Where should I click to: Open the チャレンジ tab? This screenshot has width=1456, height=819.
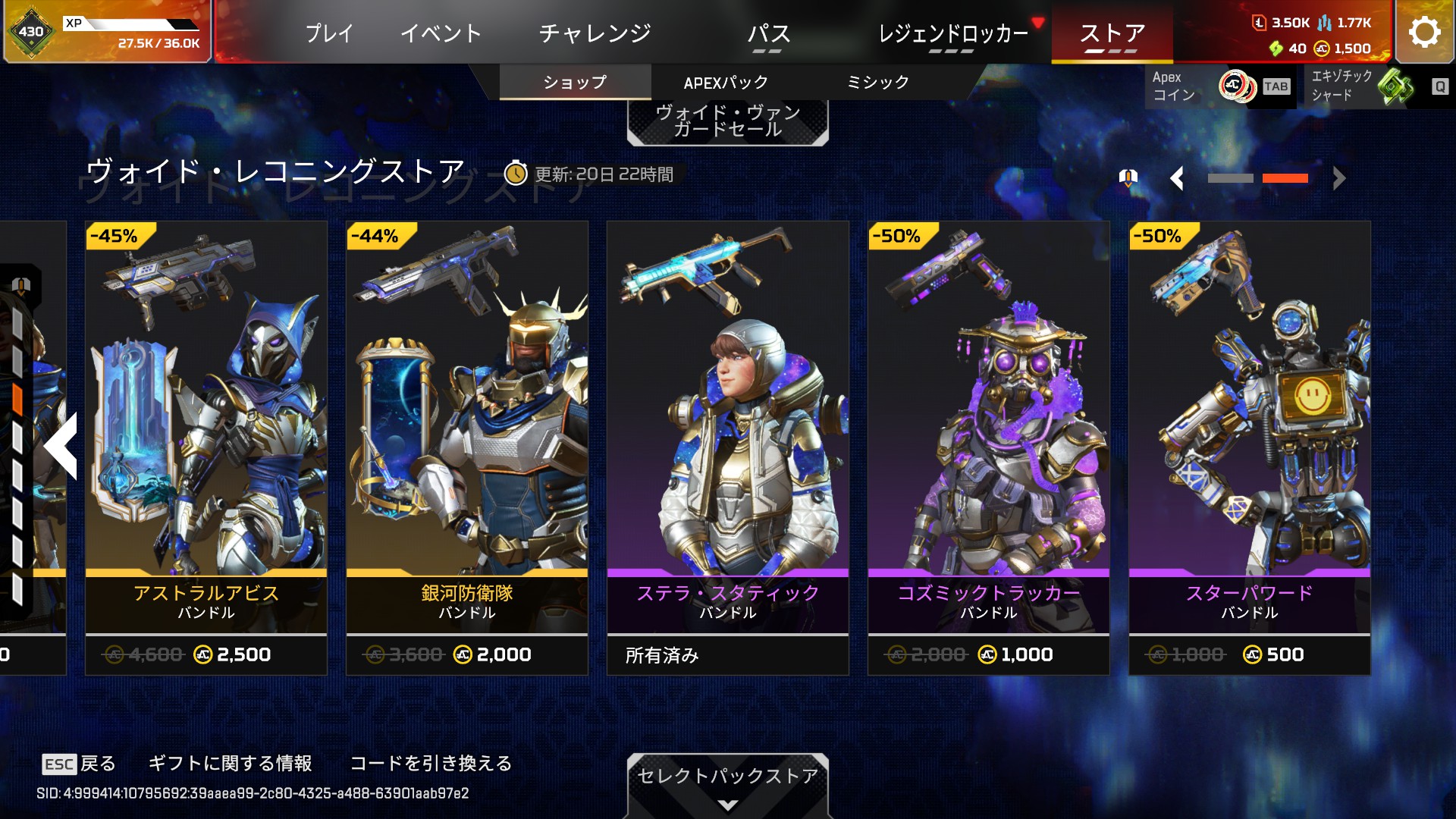tap(595, 33)
